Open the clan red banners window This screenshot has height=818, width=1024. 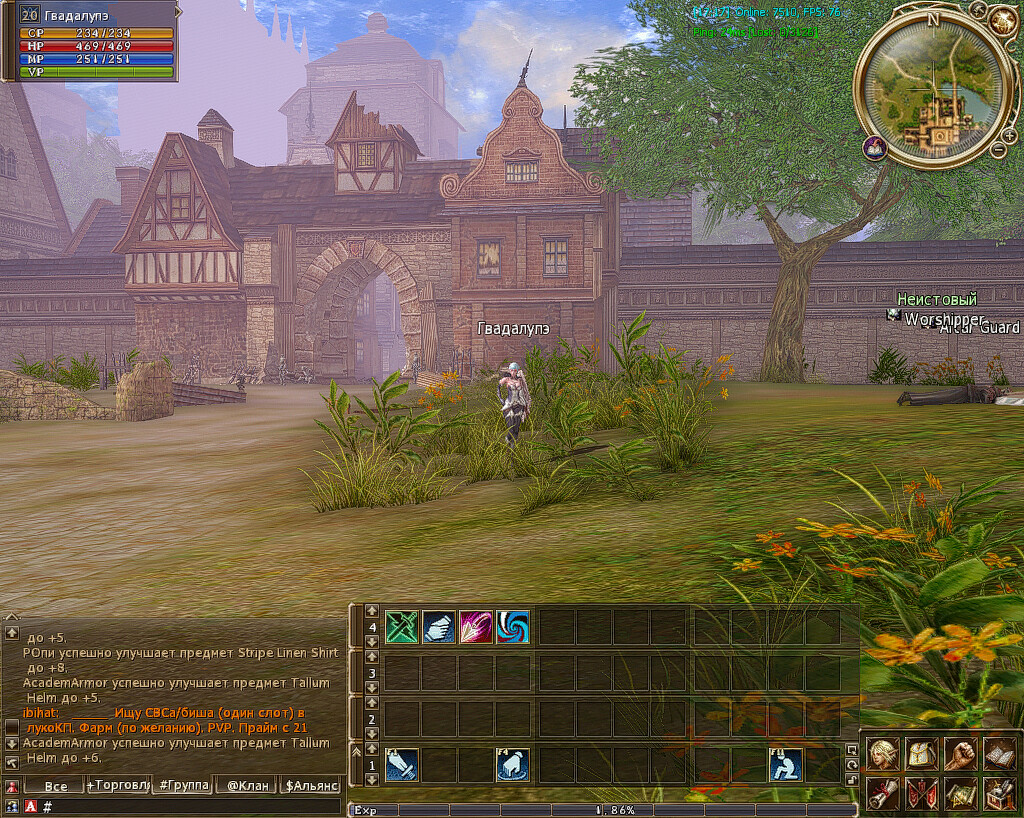[x=921, y=794]
